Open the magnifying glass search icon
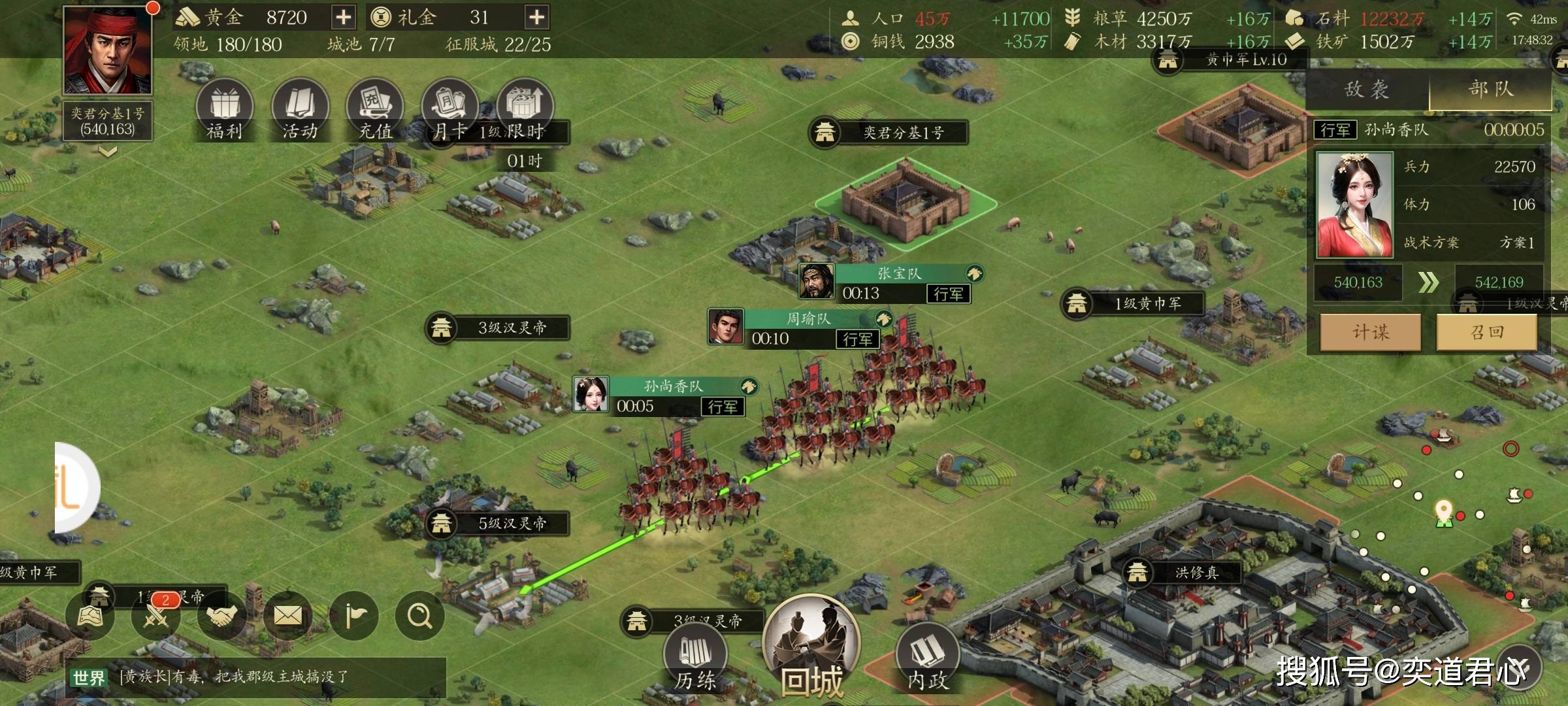Image resolution: width=1568 pixels, height=706 pixels. tap(419, 616)
